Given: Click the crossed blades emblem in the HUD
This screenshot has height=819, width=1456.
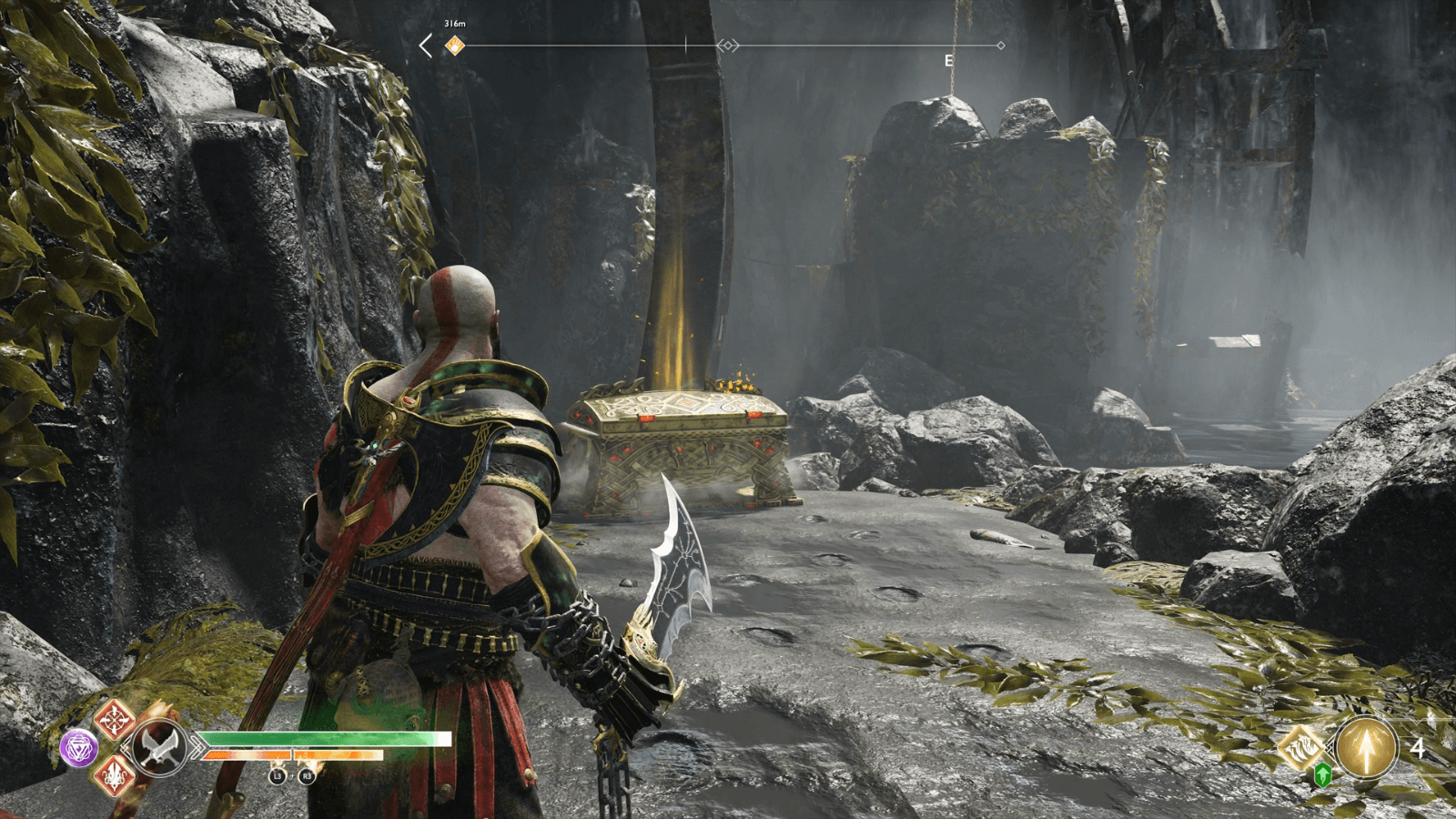Looking at the screenshot, I should coord(159,746).
